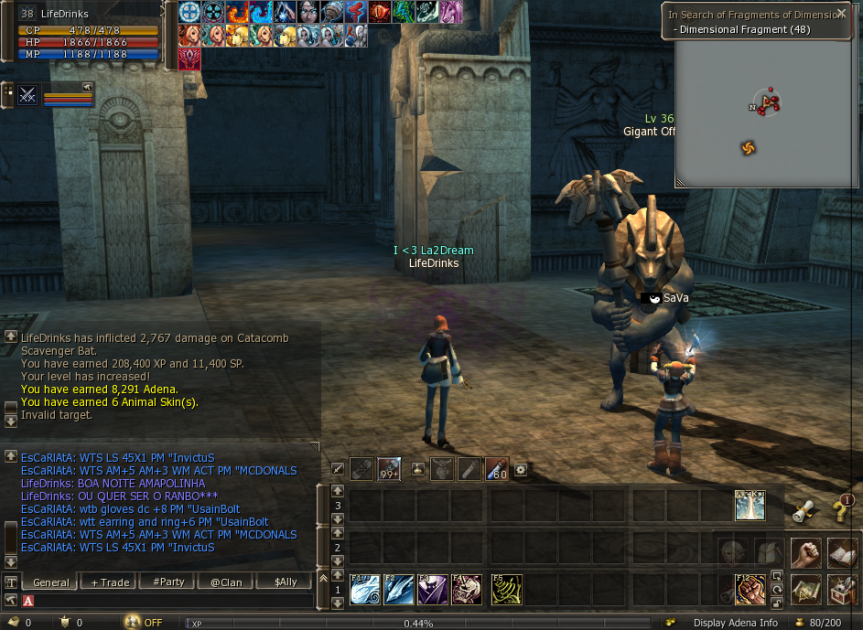Image resolution: width=863 pixels, height=630 pixels.
Task: Activate the F5 yellow swirl skill
Action: coord(506,589)
